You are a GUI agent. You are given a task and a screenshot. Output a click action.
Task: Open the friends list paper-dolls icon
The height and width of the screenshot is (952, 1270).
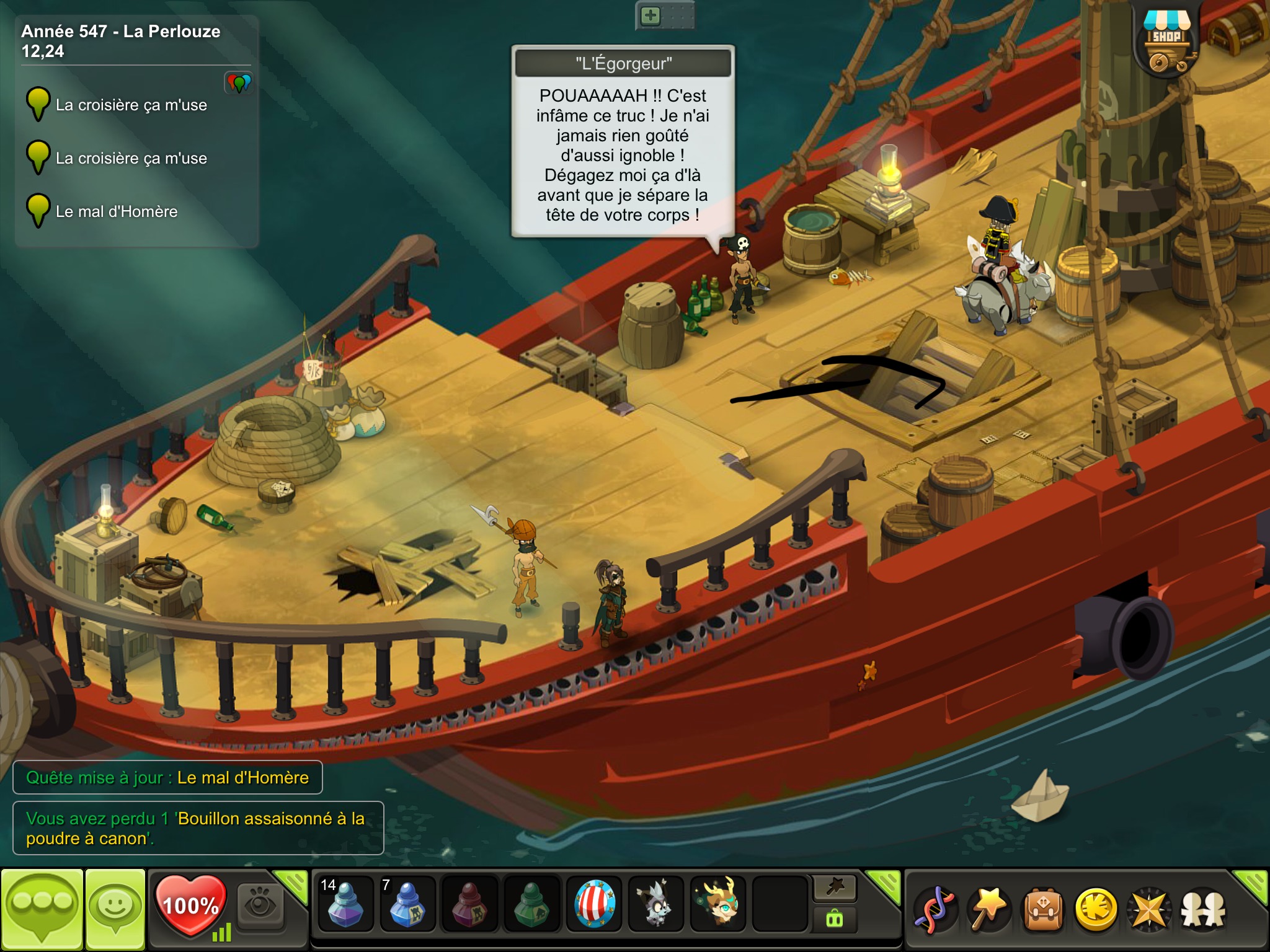pyautogui.click(x=1203, y=910)
